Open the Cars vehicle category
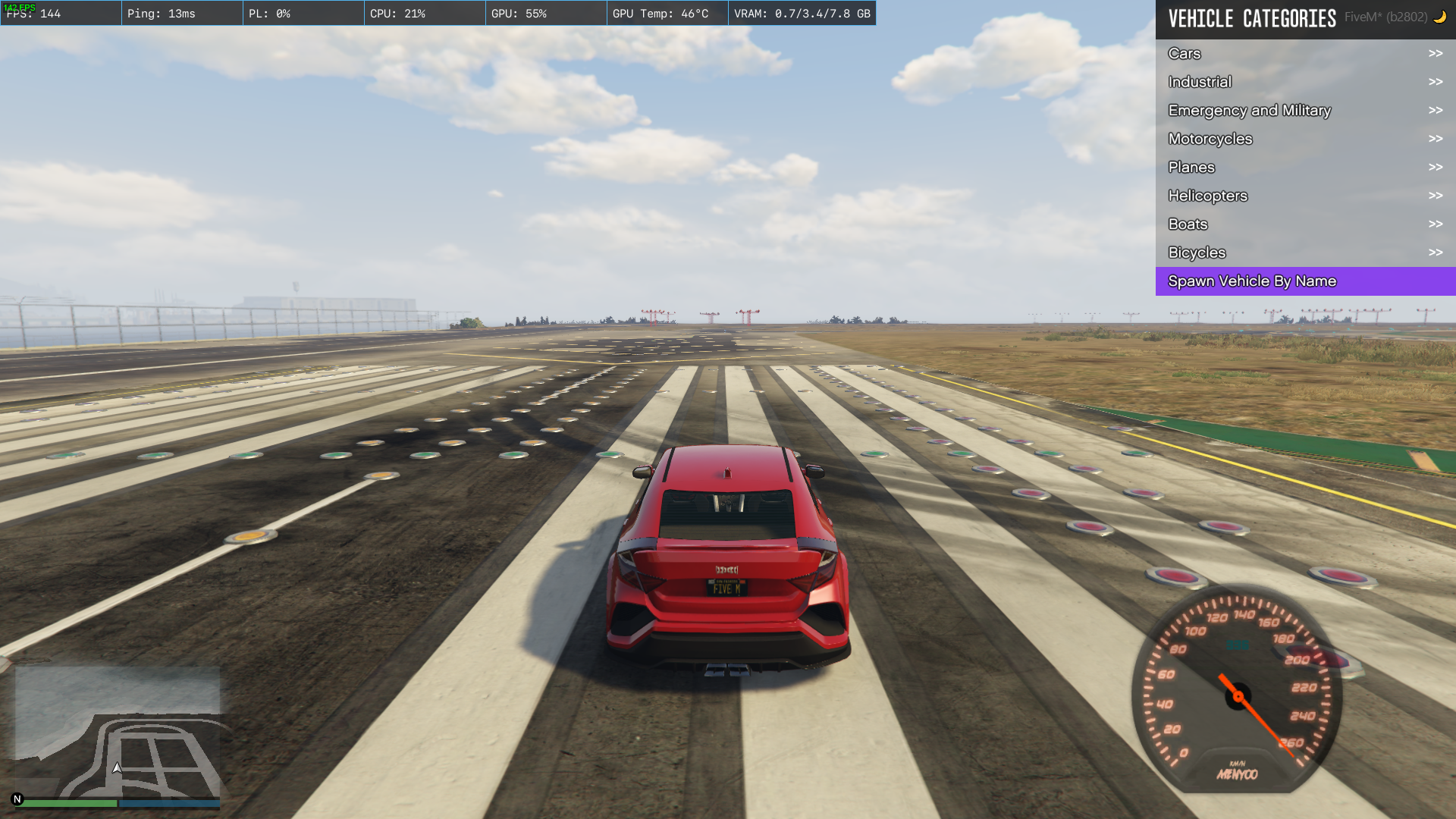 pos(1304,54)
